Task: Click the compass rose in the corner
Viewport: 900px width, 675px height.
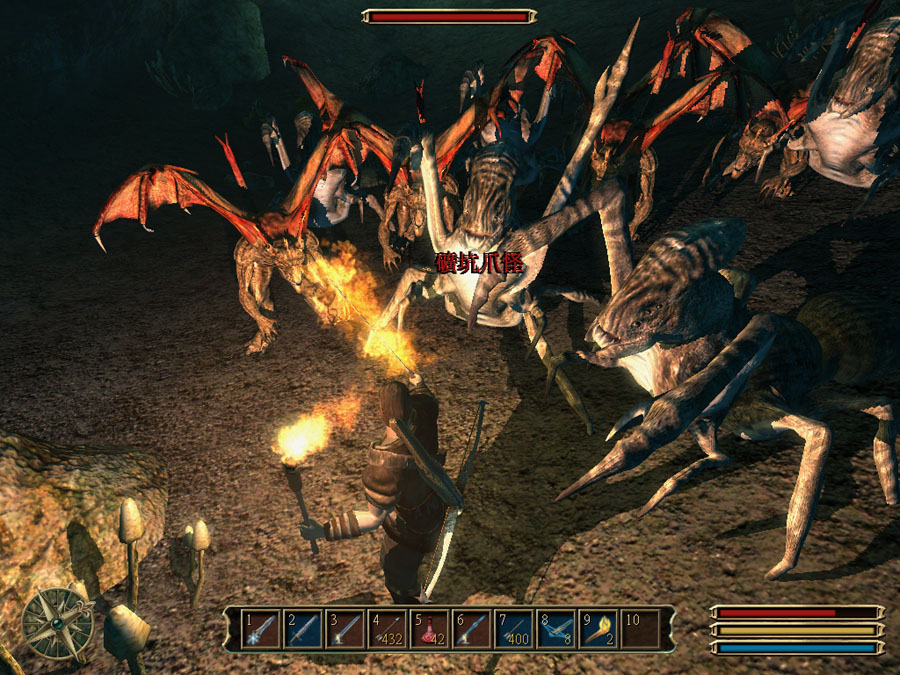Action: (57, 622)
